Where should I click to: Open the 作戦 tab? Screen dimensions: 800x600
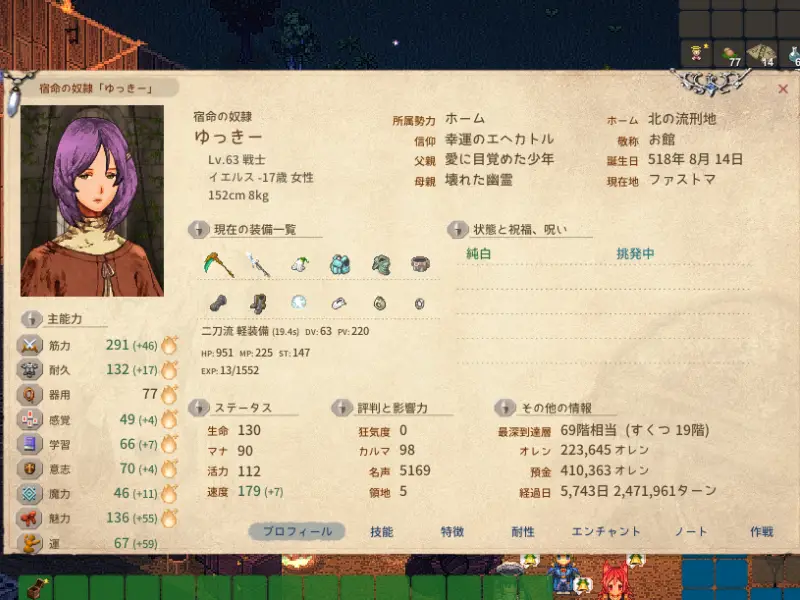762,532
